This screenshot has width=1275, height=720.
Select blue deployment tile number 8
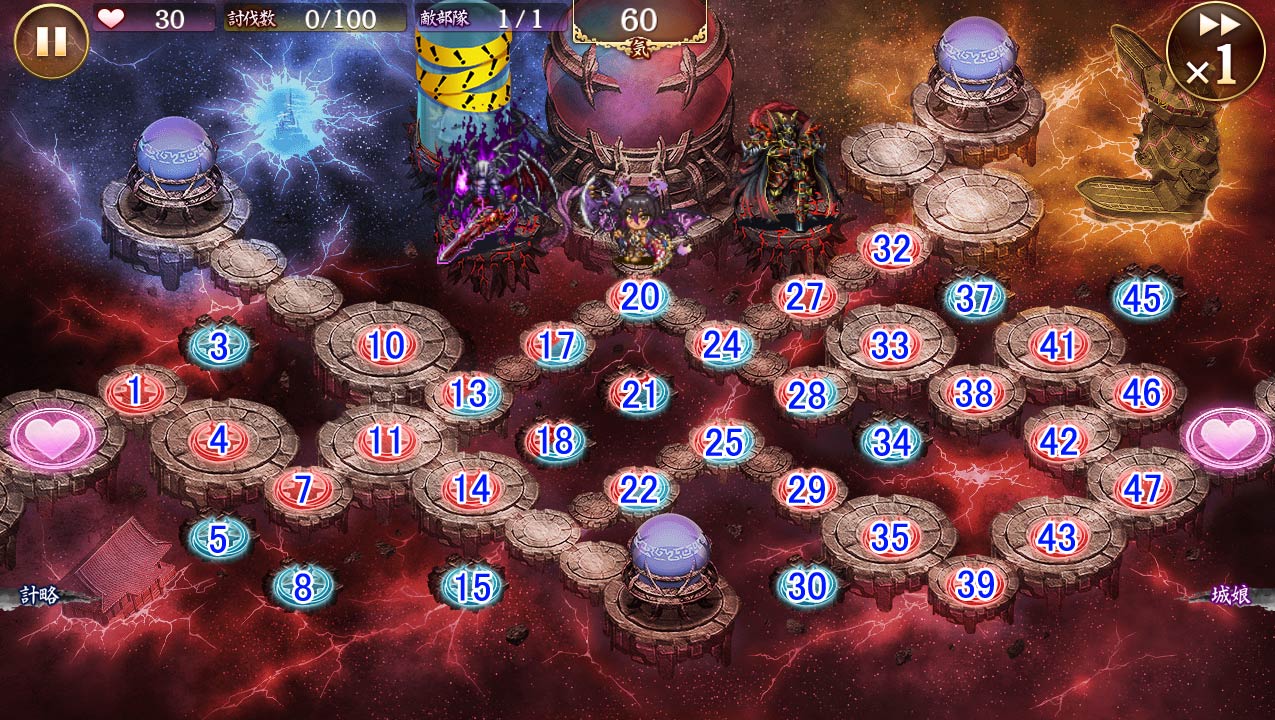coord(302,587)
